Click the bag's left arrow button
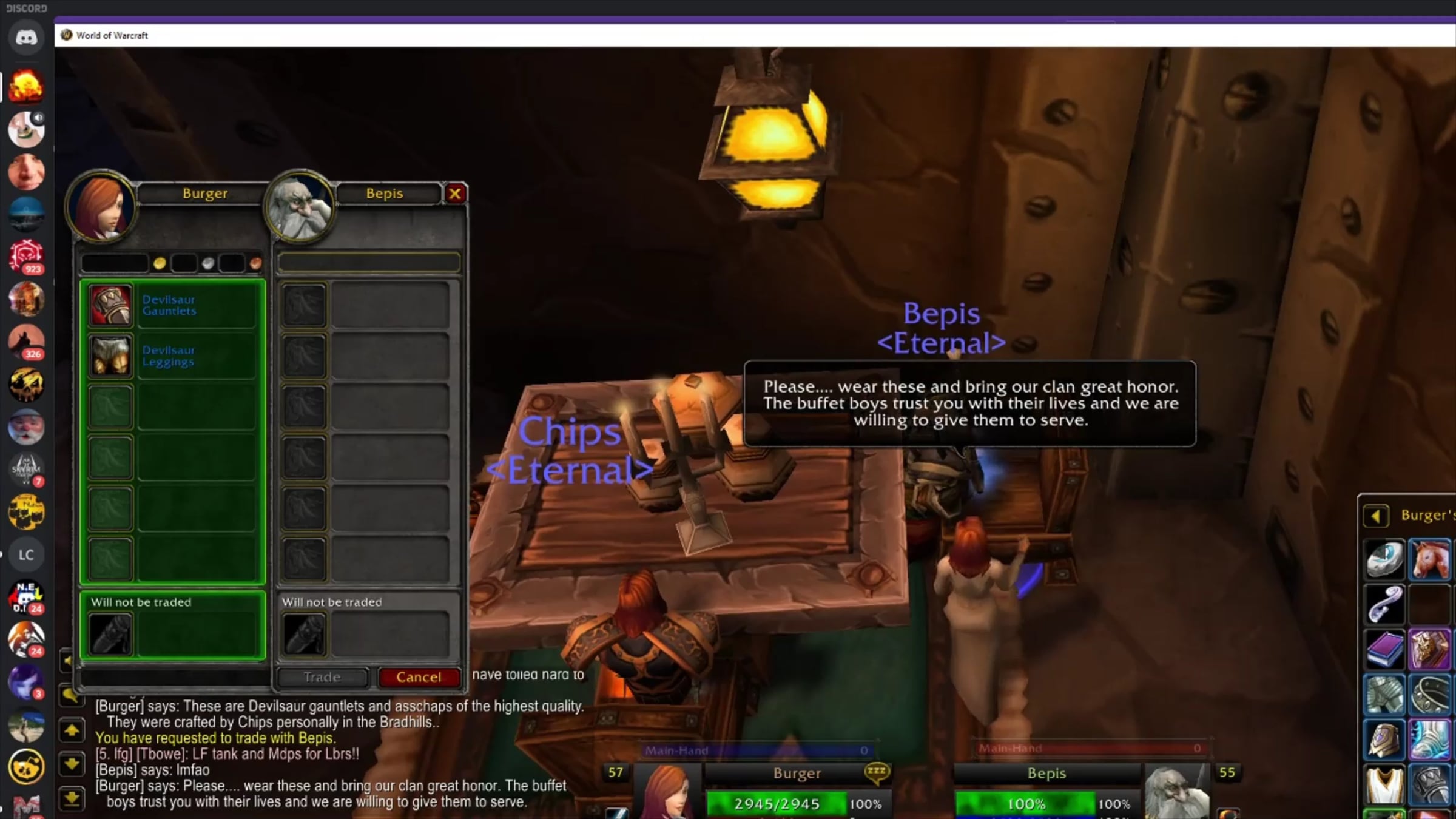 coord(1375,516)
